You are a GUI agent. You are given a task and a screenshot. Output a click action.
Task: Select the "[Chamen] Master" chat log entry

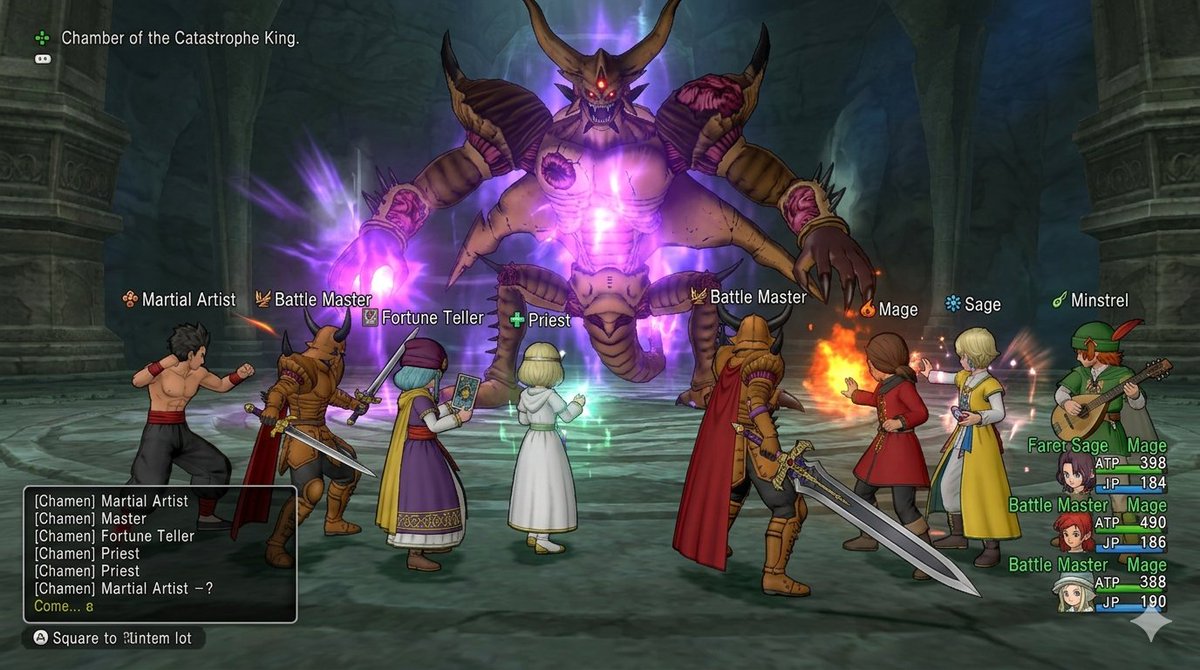point(90,519)
